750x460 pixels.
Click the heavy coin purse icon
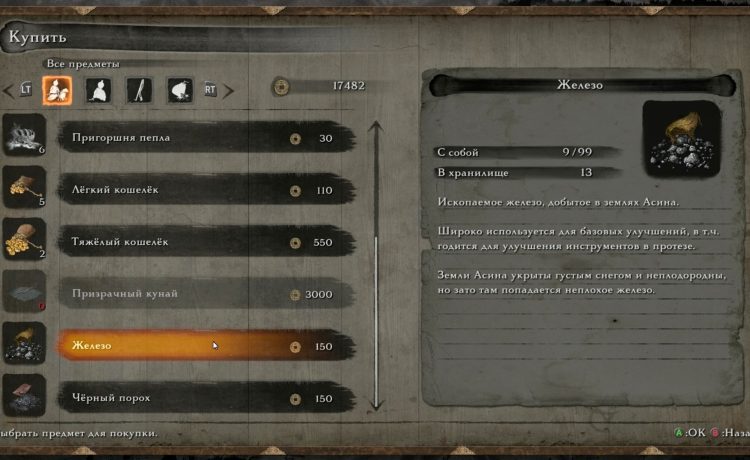coord(24,241)
